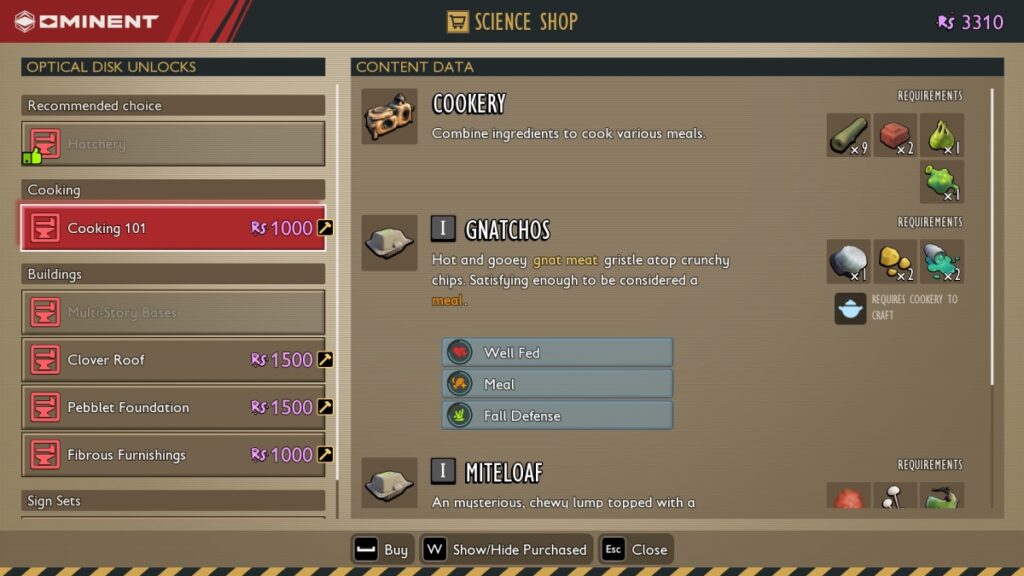The height and width of the screenshot is (576, 1024).
Task: Choose the Cooking 101 optical disk
Action: click(x=173, y=228)
